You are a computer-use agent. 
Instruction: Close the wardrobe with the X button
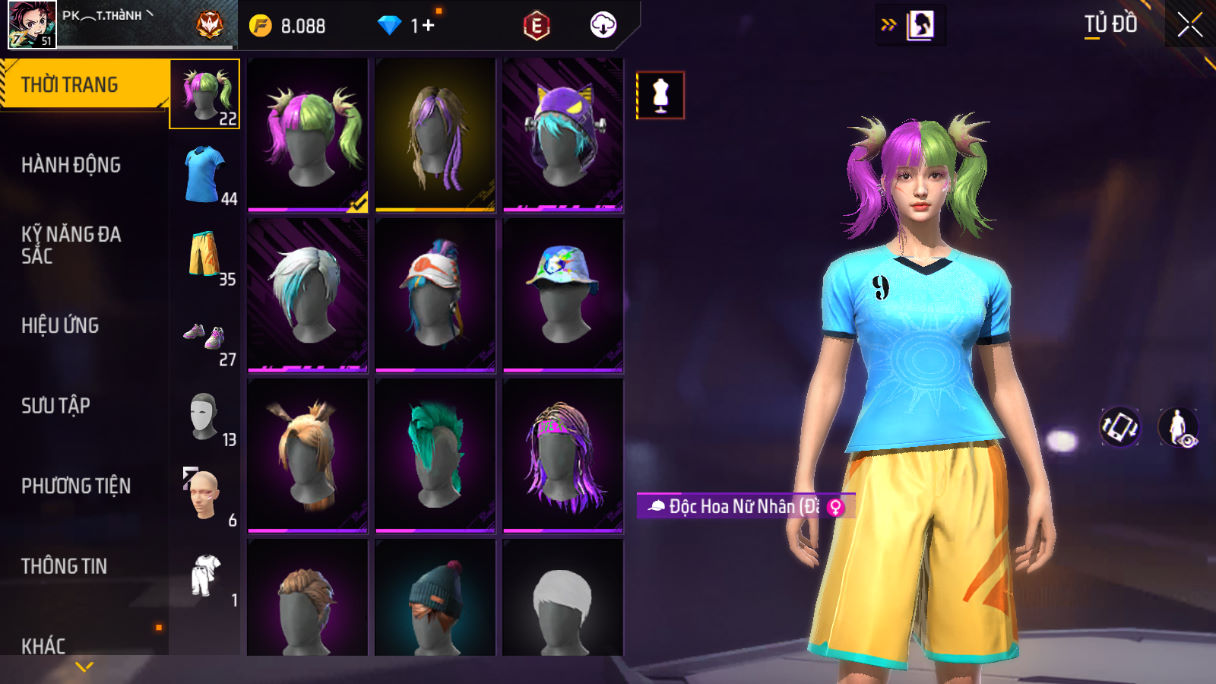(1190, 25)
